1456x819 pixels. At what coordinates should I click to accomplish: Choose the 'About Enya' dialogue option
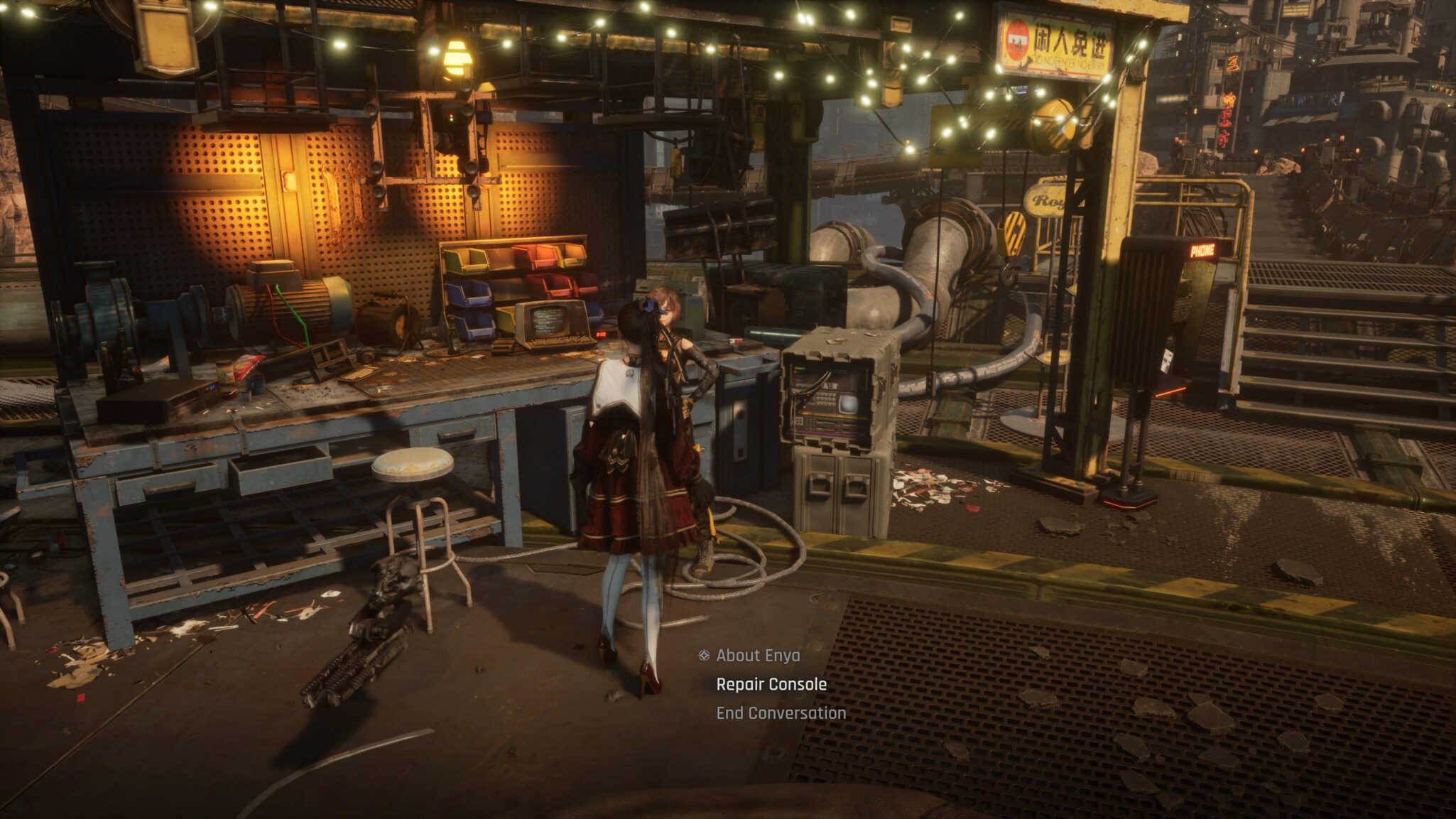click(x=757, y=656)
